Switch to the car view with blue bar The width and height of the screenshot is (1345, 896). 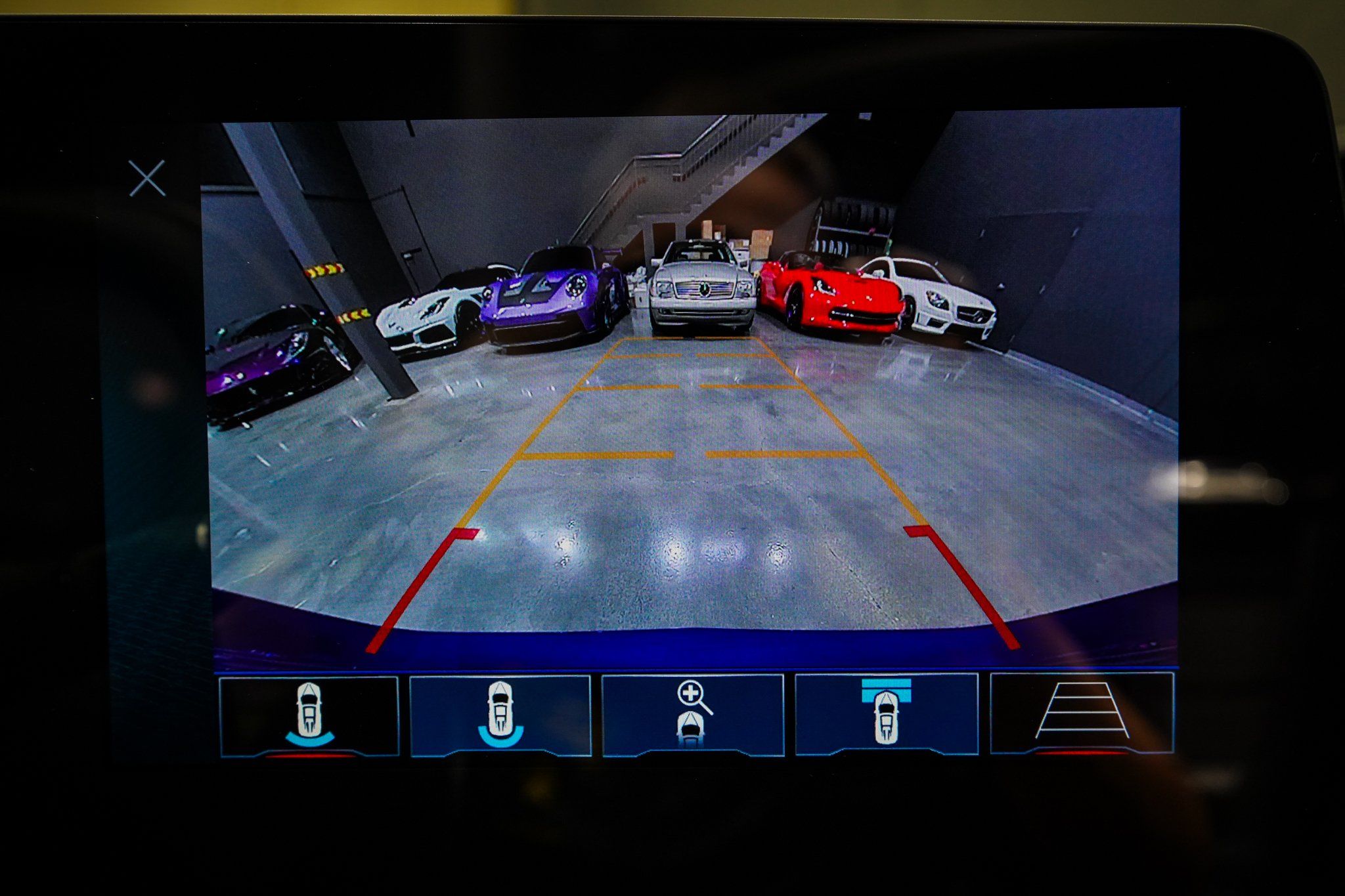[886, 715]
